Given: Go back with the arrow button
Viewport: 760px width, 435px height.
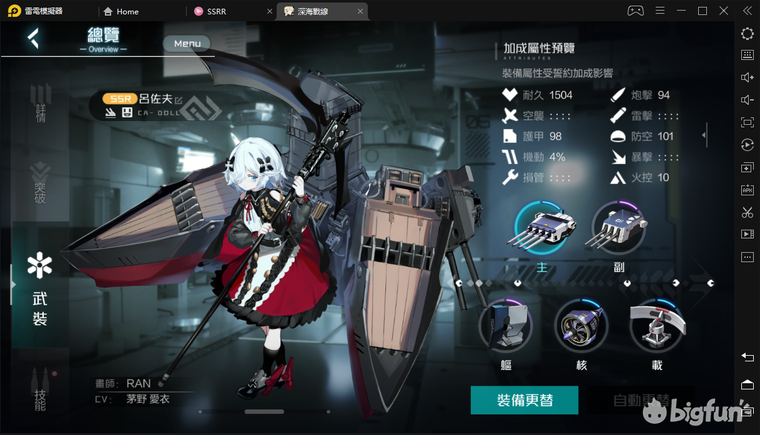Looking at the screenshot, I should [33, 39].
